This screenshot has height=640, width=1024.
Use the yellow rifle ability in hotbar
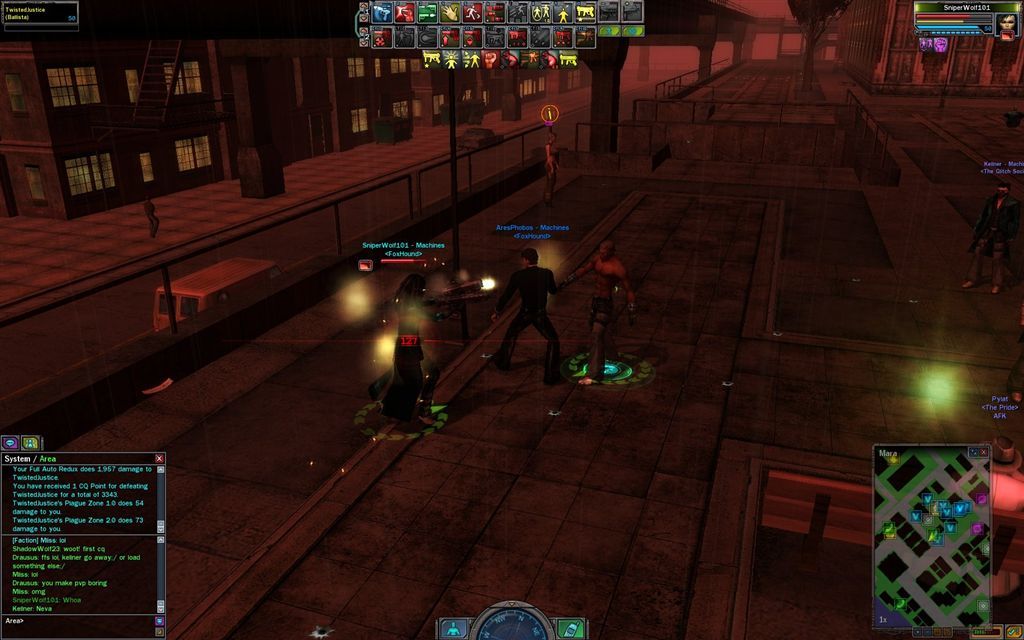pos(587,13)
